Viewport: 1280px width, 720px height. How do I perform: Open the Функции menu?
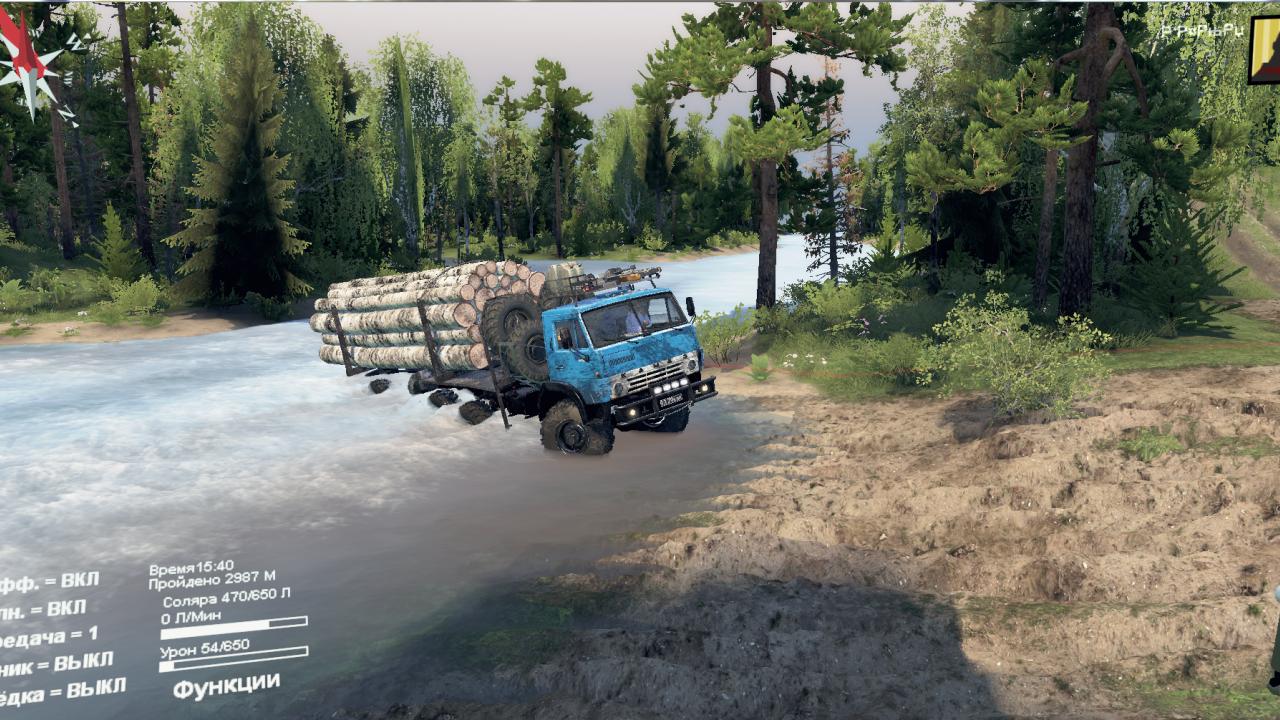coord(226,685)
